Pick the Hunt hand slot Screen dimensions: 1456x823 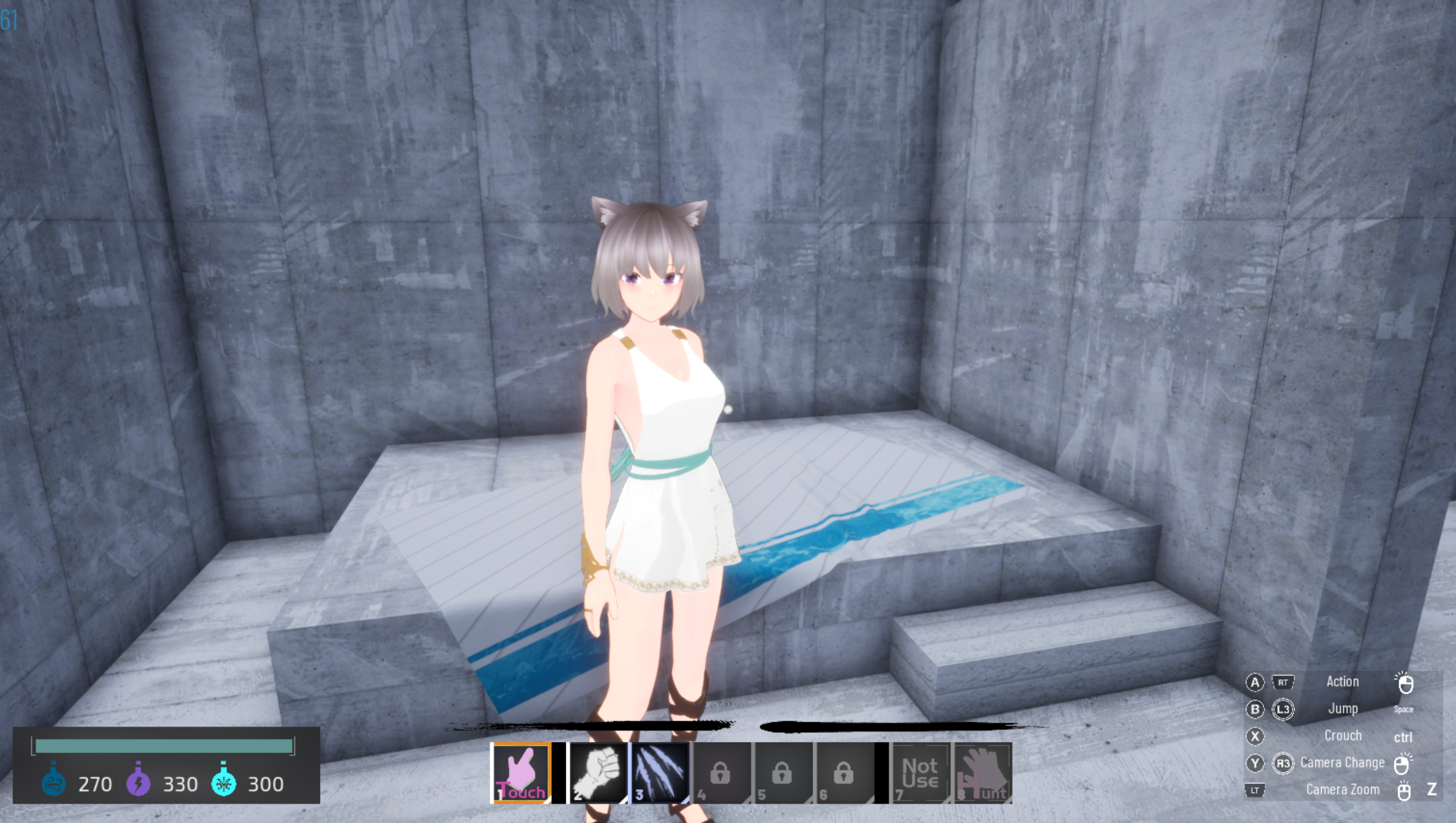(x=982, y=773)
